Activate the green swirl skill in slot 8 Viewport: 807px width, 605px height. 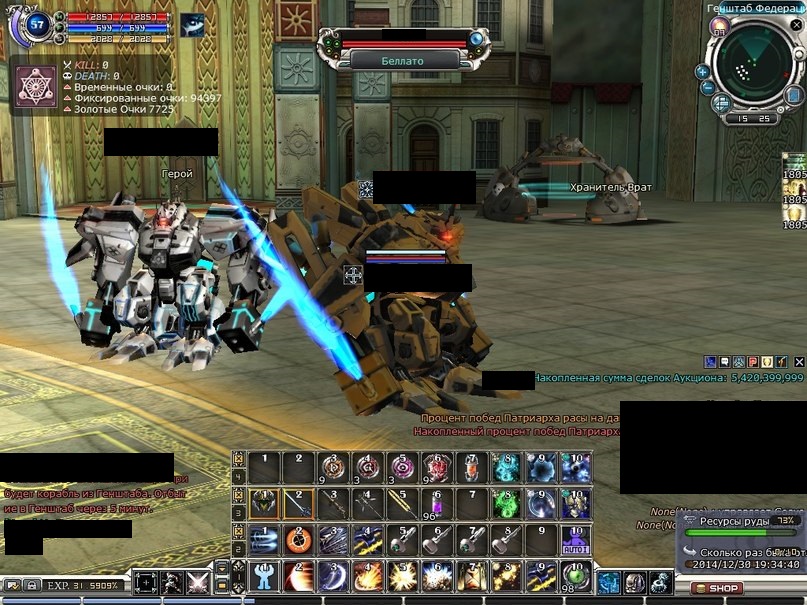click(506, 503)
